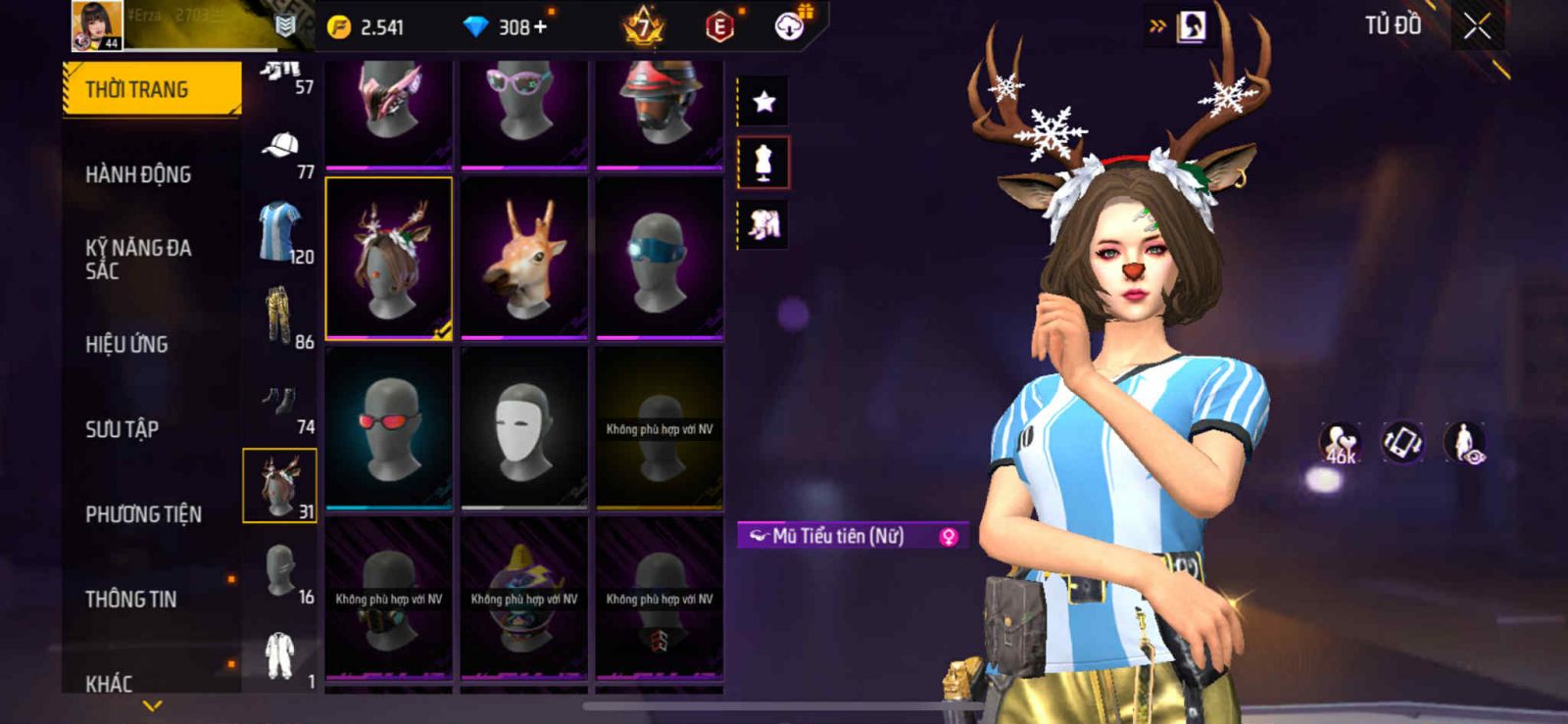Viewport: 1568px width, 724px height.
Task: Open the Hiệu Ứng section
Action: [126, 344]
